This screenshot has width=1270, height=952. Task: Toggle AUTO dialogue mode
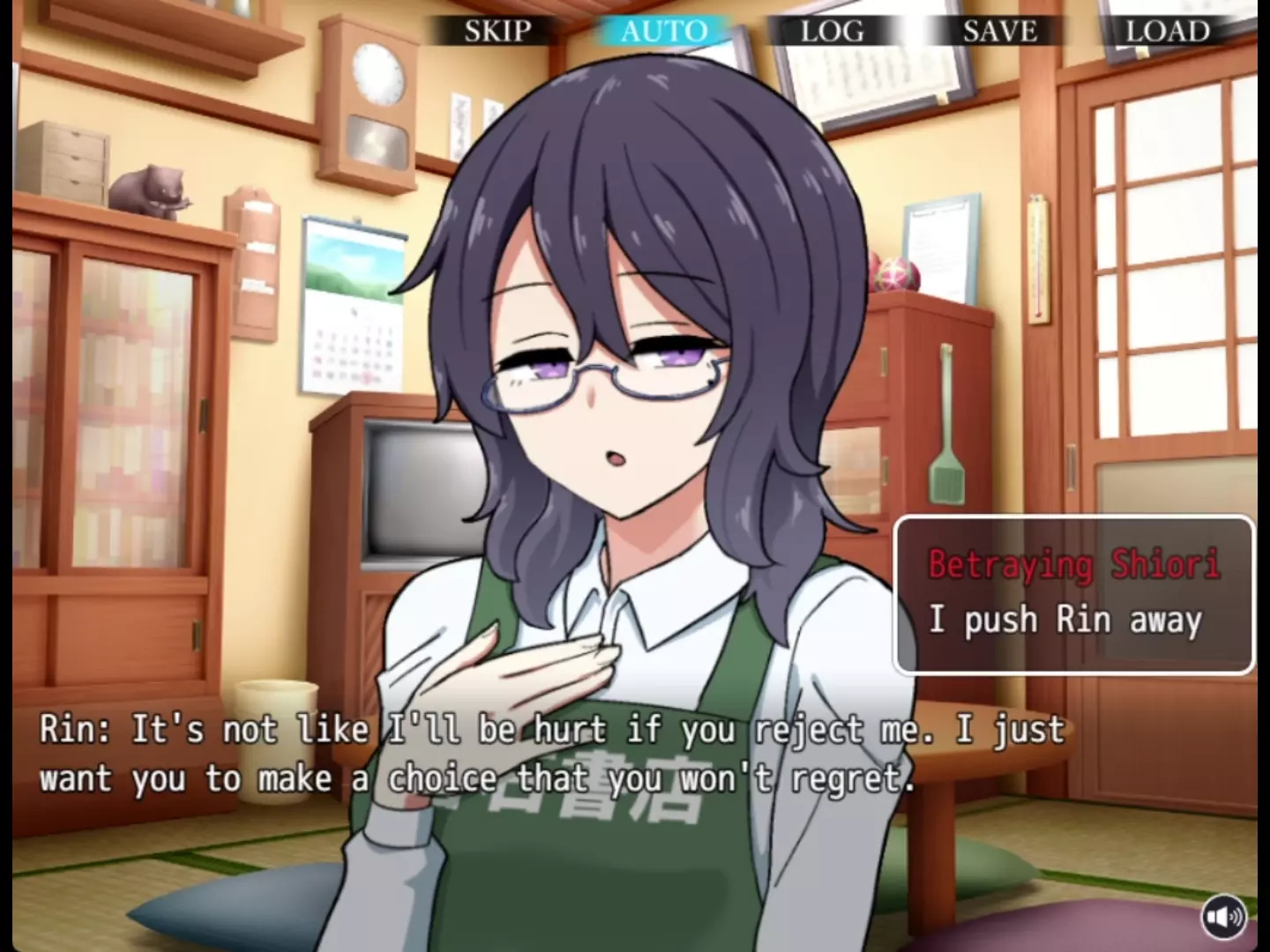664,32
